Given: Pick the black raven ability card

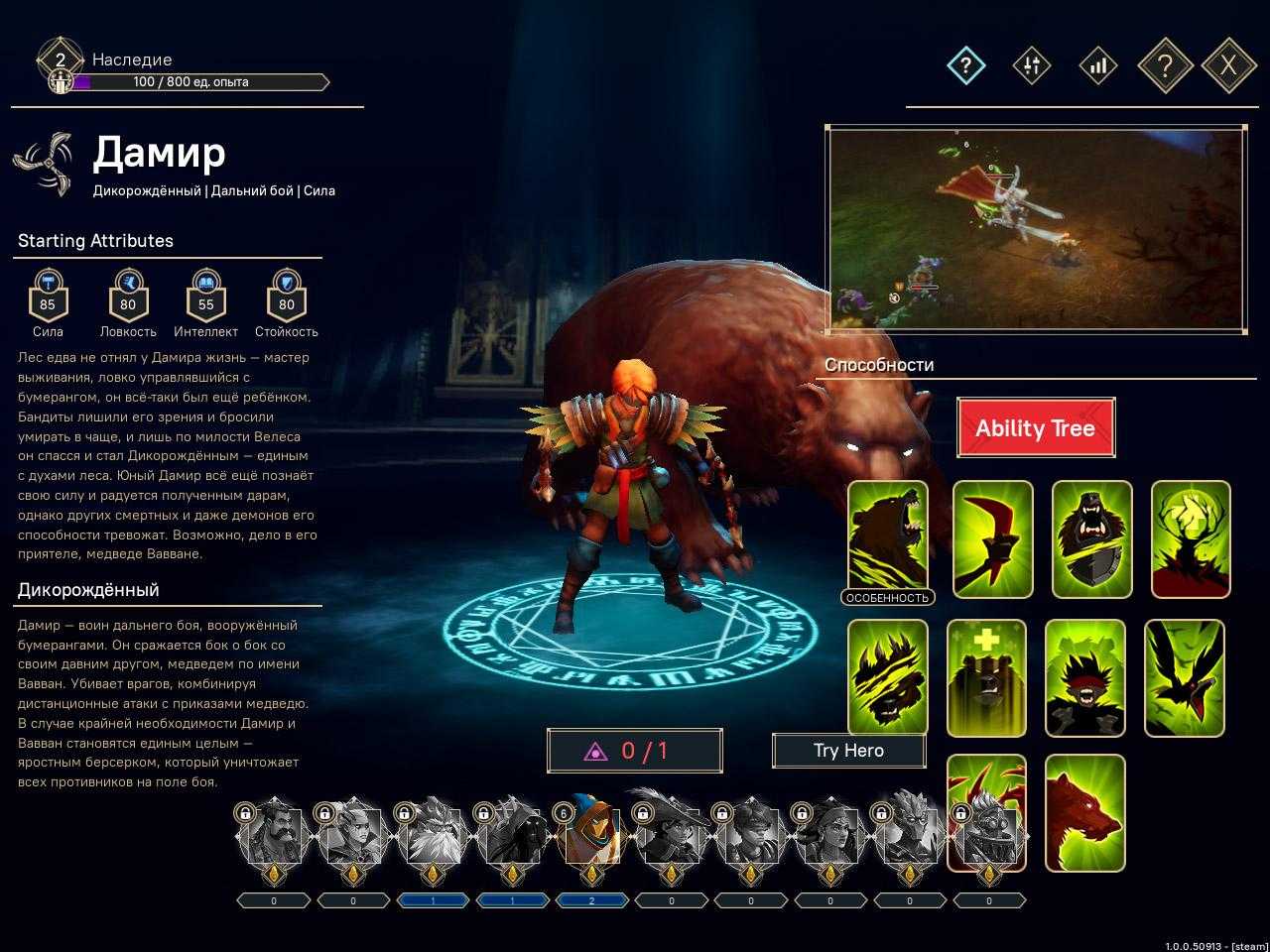Looking at the screenshot, I should 1184,678.
